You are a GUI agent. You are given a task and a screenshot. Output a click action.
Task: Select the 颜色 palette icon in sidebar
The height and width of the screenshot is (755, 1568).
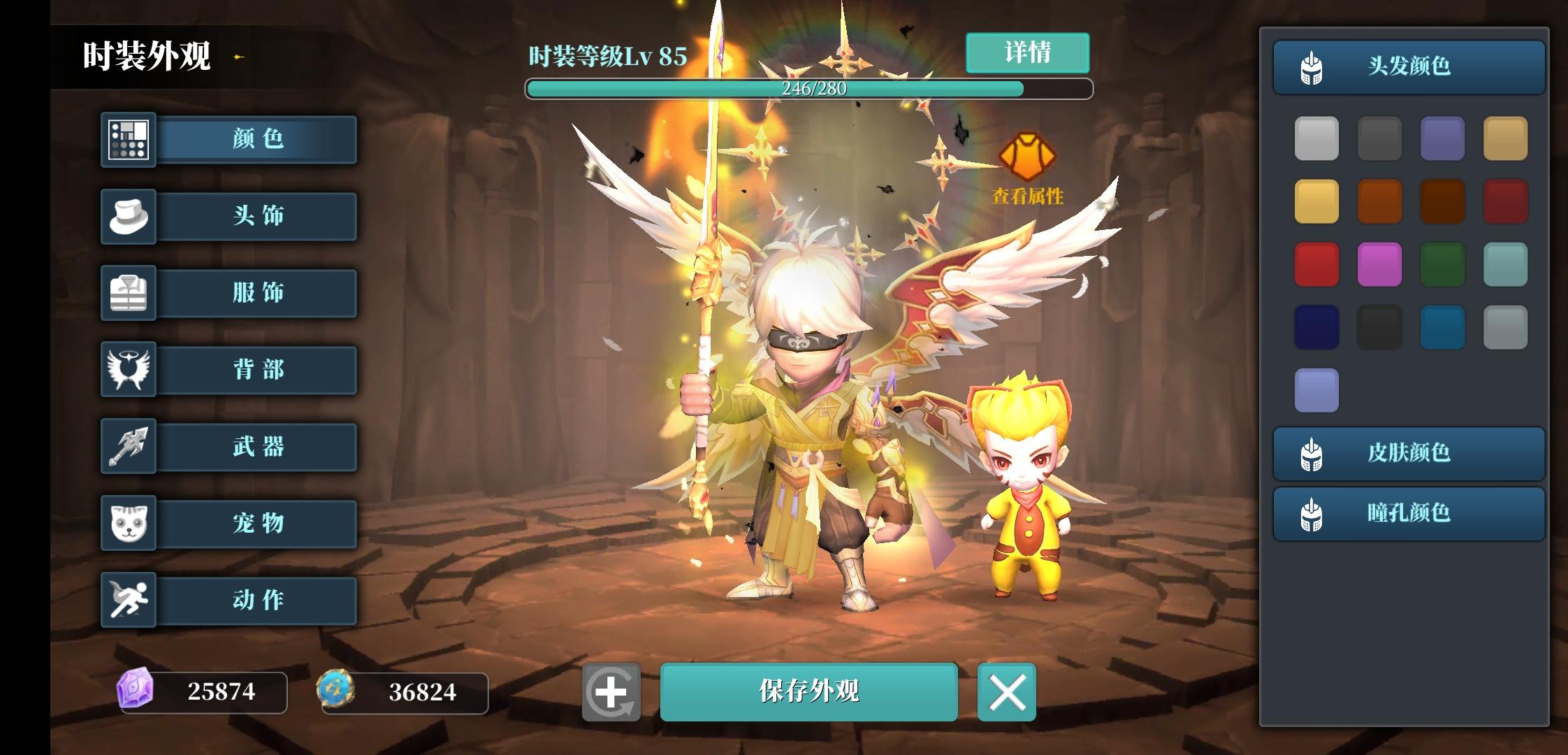click(x=129, y=140)
